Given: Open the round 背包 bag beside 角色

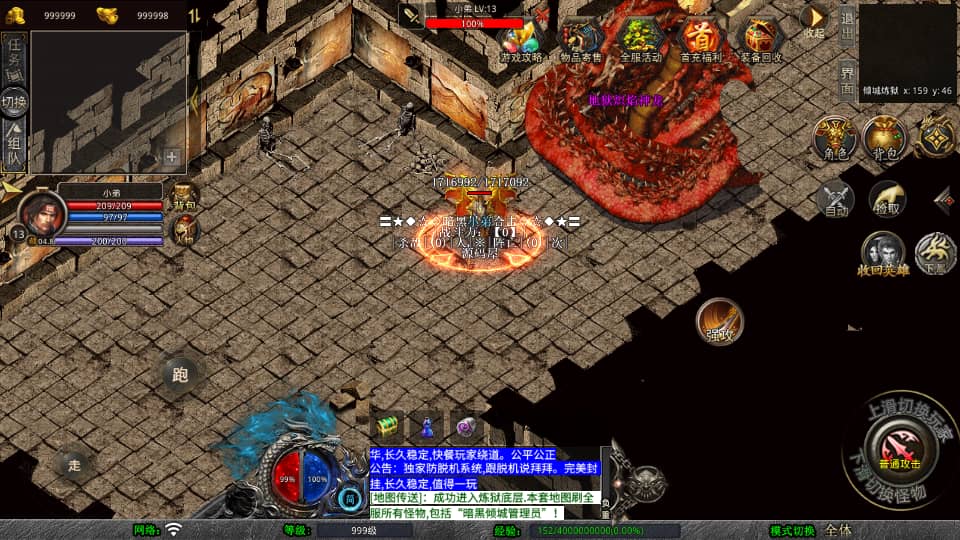Looking at the screenshot, I should pyautogui.click(x=884, y=138).
